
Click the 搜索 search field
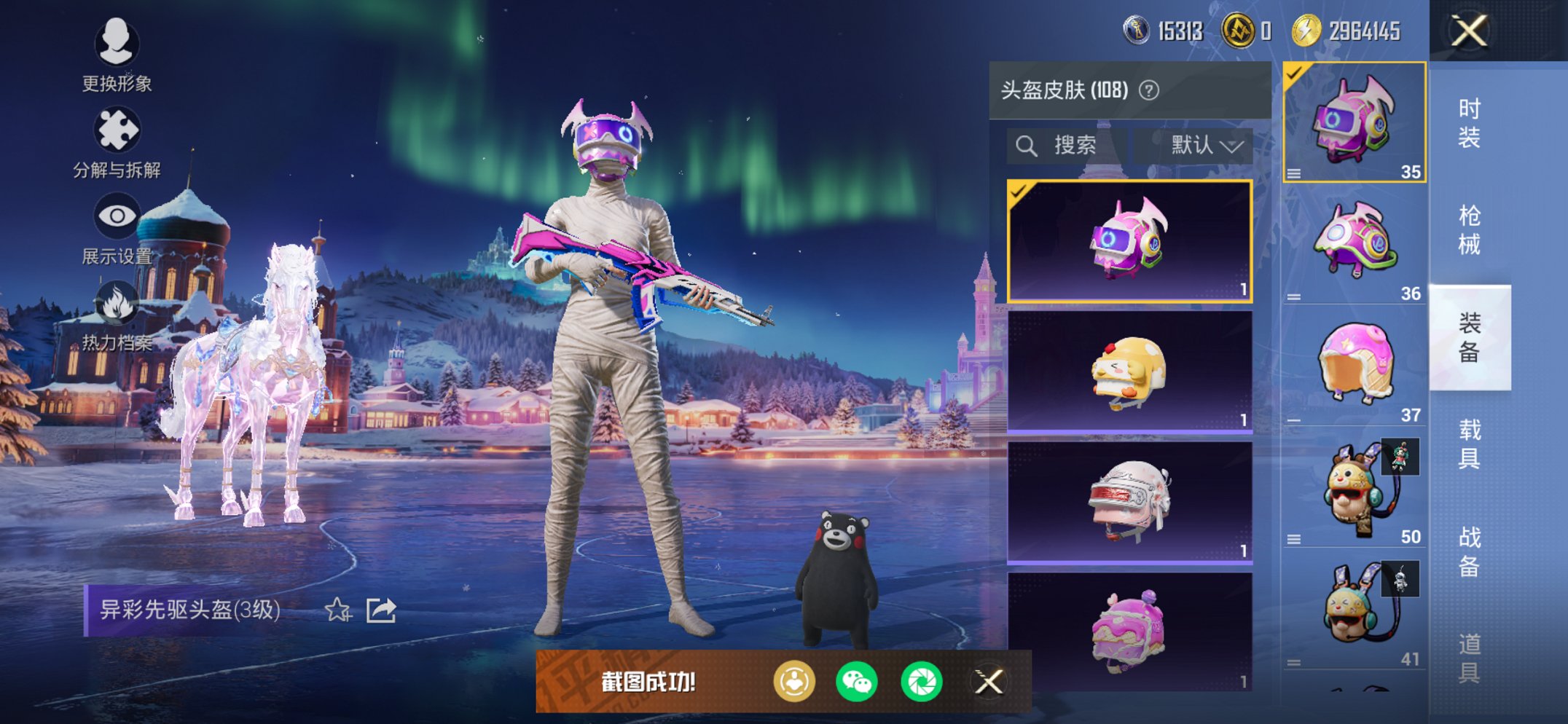pyautogui.click(x=1067, y=146)
